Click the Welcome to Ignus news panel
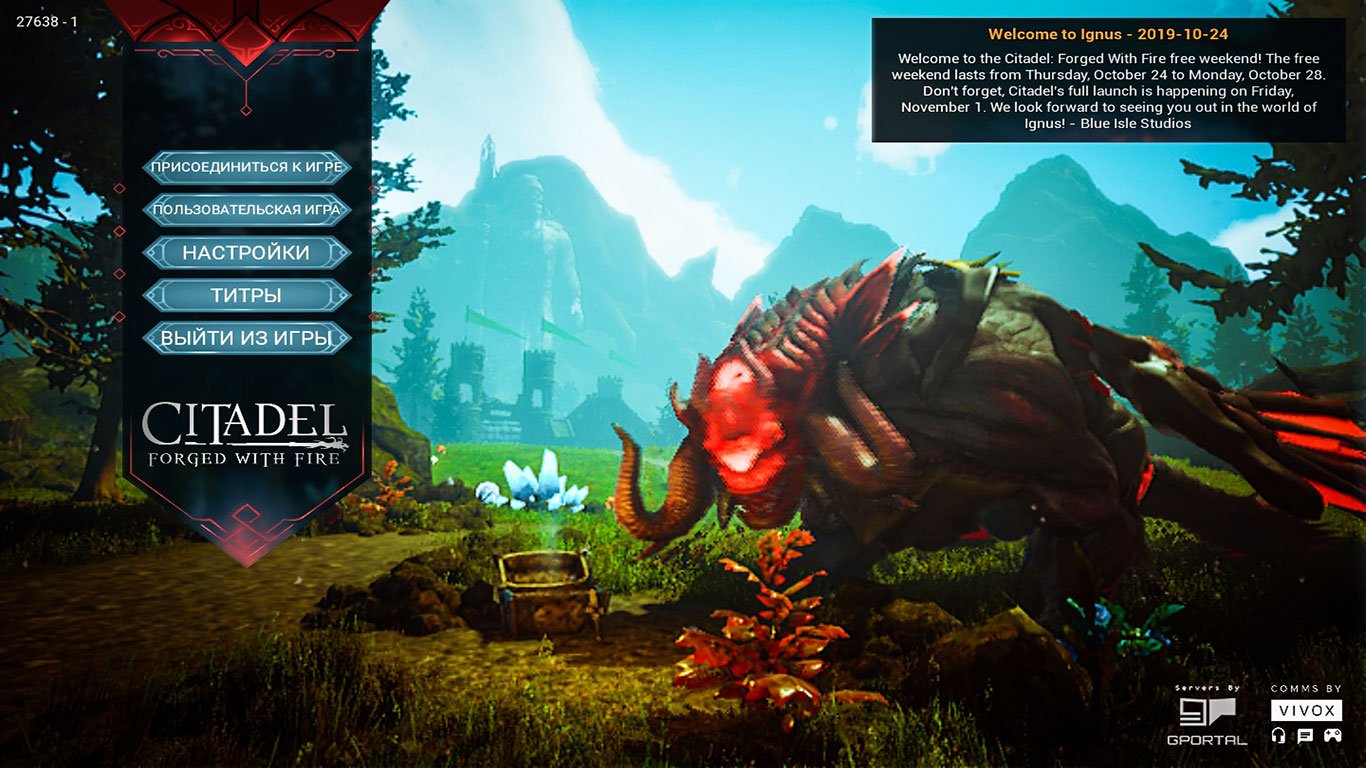This screenshot has width=1366, height=768. click(1108, 80)
